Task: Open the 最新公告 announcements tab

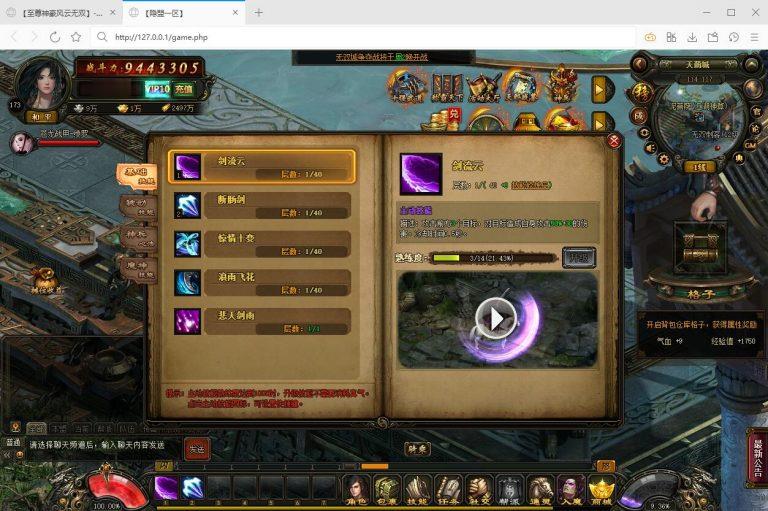Action: click(x=758, y=458)
